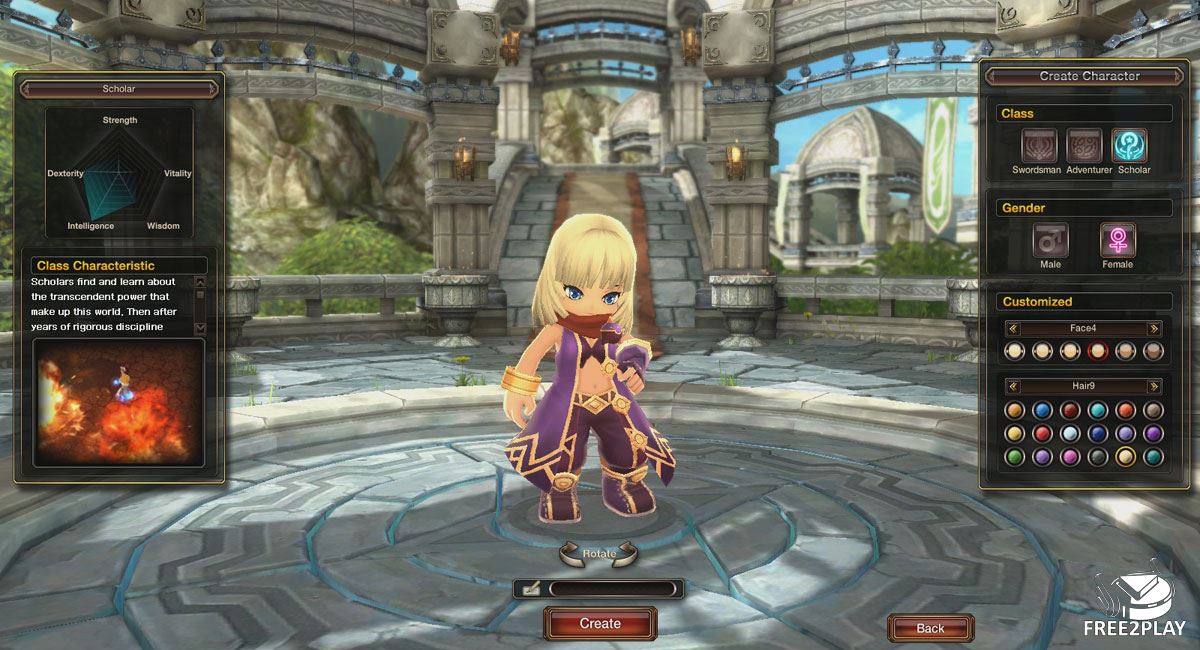The height and width of the screenshot is (650, 1200).
Task: Select the orange hair color swatch
Action: coord(1014,410)
